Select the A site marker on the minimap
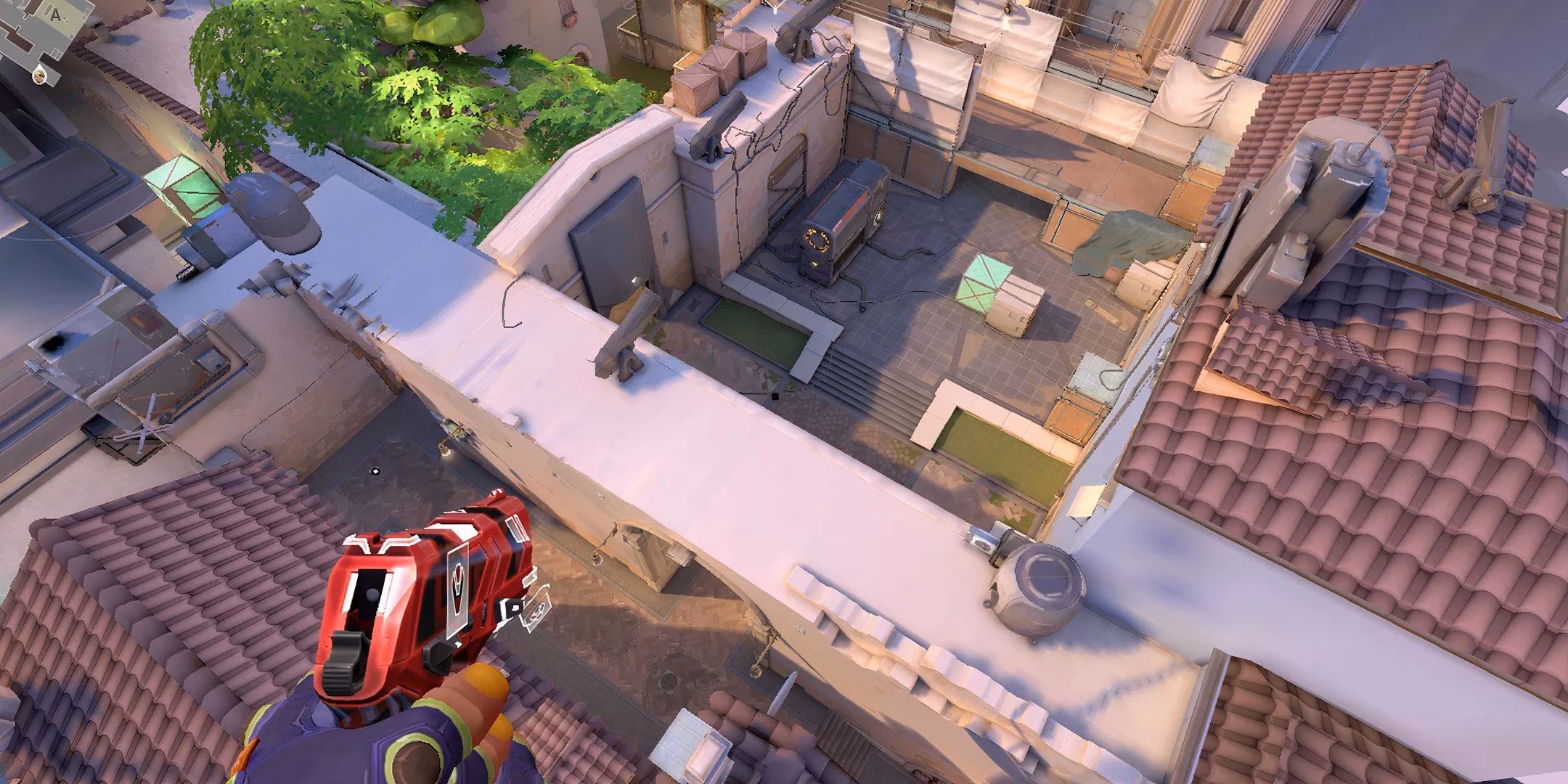1568x784 pixels. click(55, 15)
